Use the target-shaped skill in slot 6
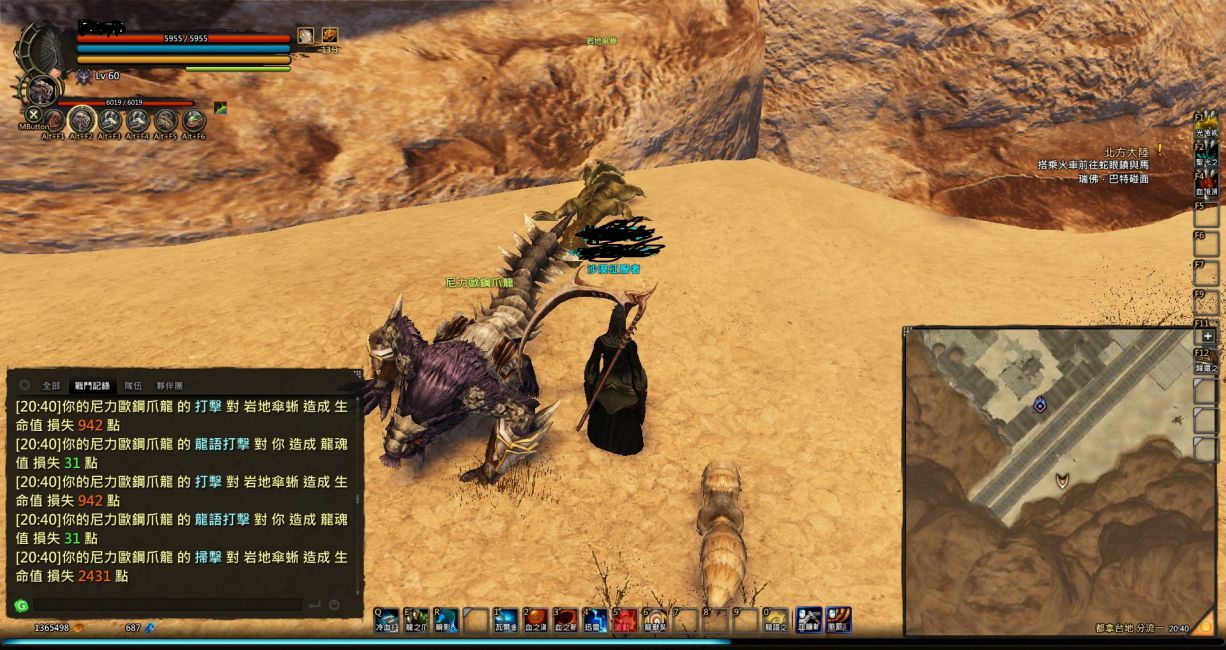 pyautogui.click(x=656, y=620)
